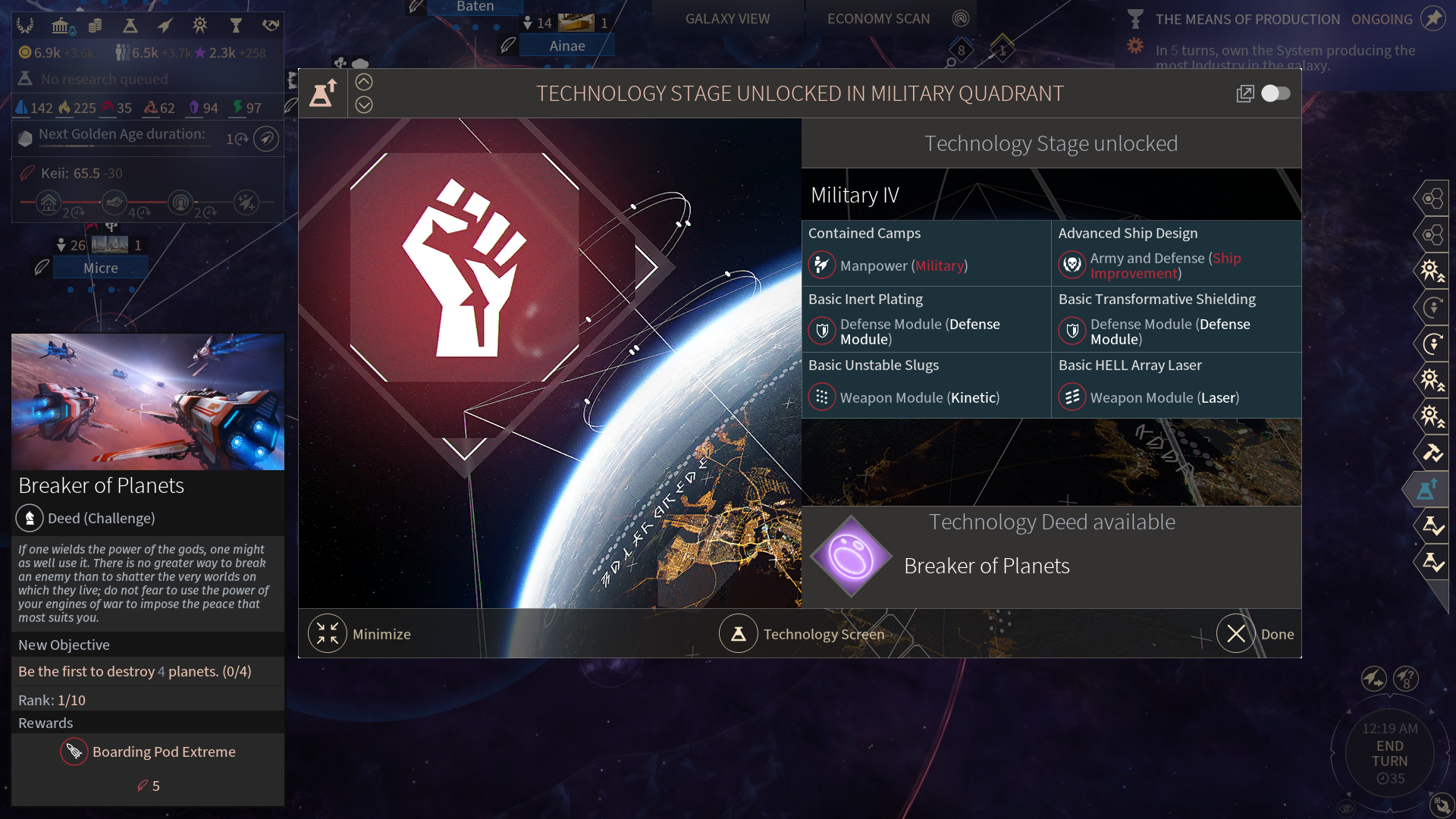Pop out the notification window icon
This screenshot has width=1456, height=819.
tap(1244, 93)
